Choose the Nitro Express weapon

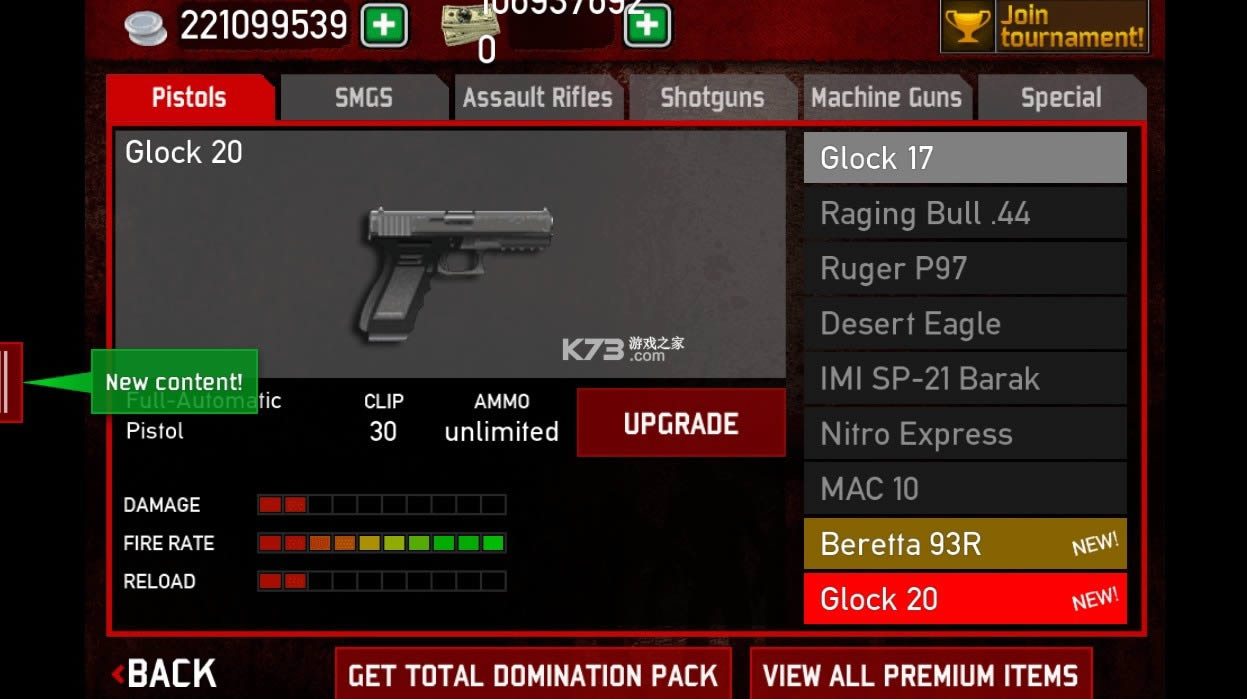(x=965, y=434)
